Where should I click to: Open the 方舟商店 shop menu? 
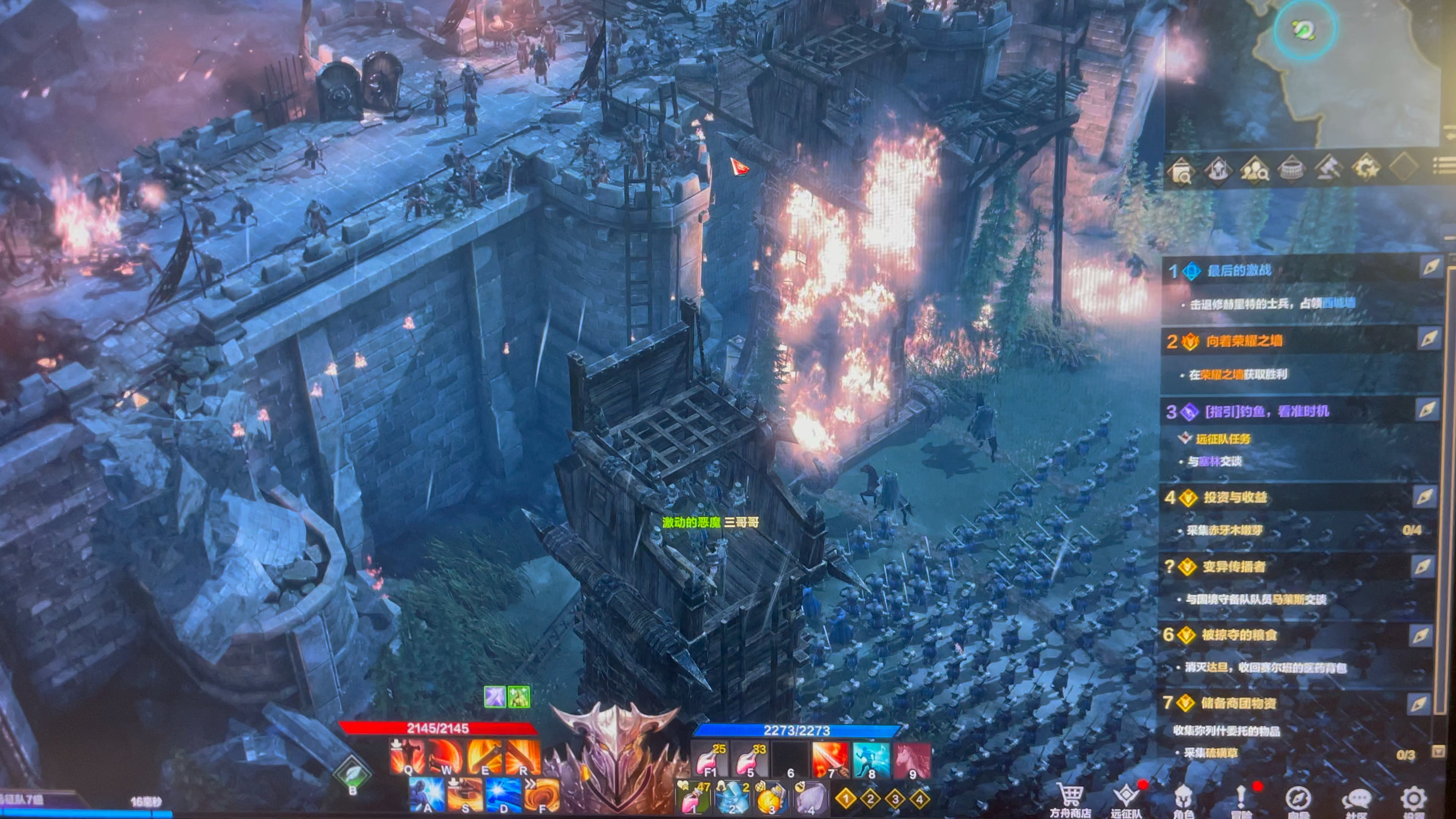pyautogui.click(x=1070, y=798)
